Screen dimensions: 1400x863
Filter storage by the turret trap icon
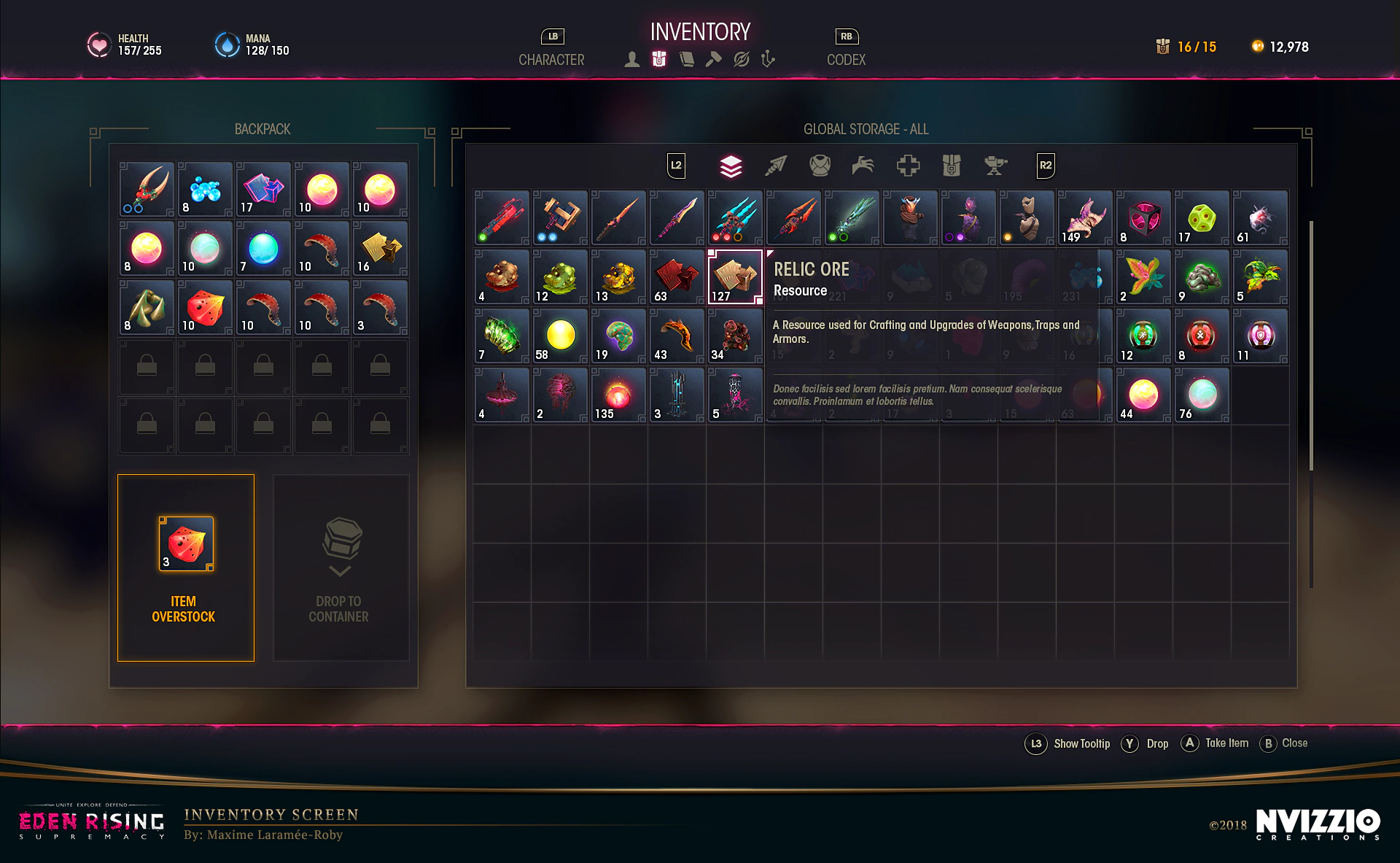click(x=995, y=166)
